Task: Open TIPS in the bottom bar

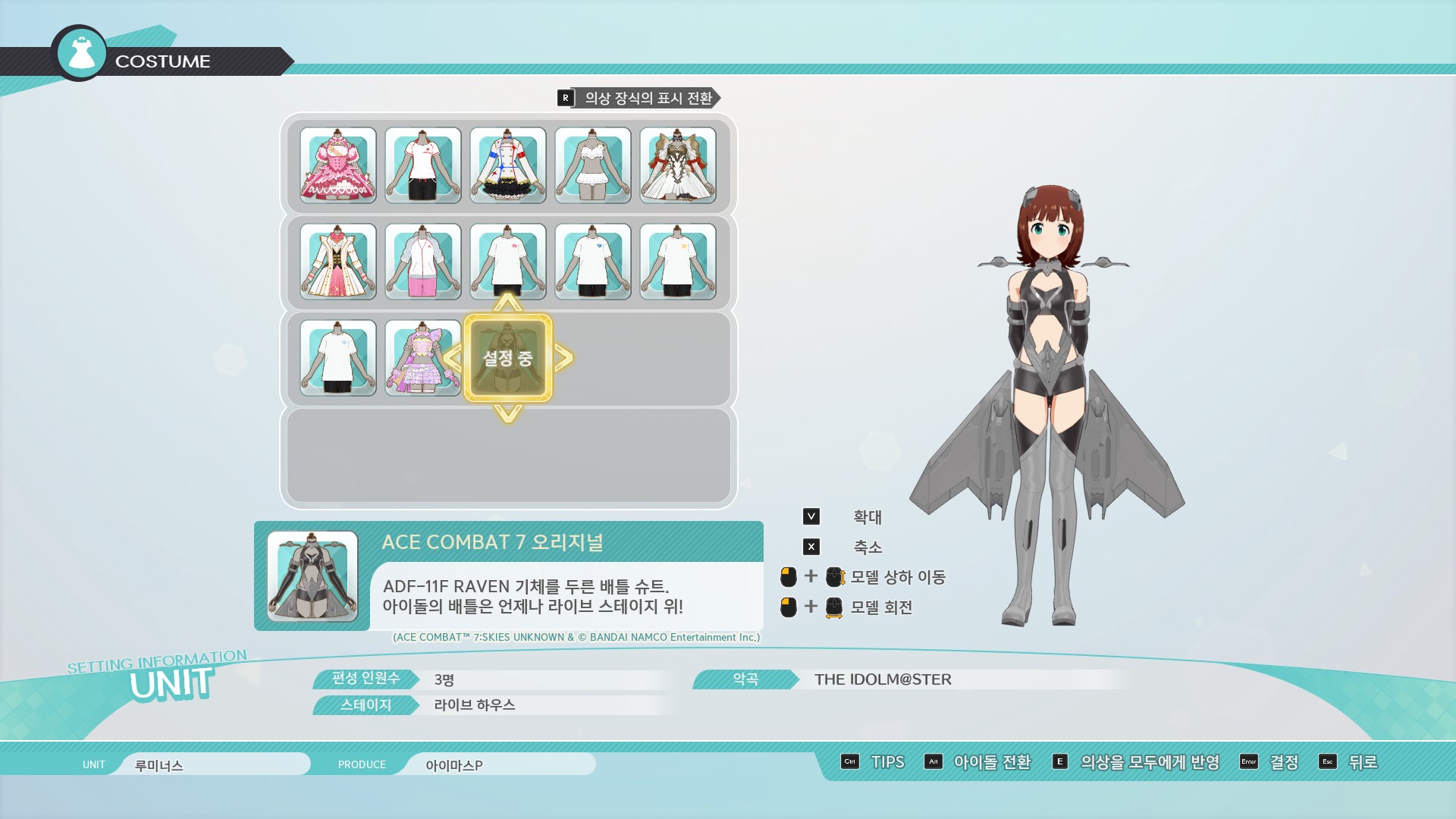Action: click(x=874, y=762)
